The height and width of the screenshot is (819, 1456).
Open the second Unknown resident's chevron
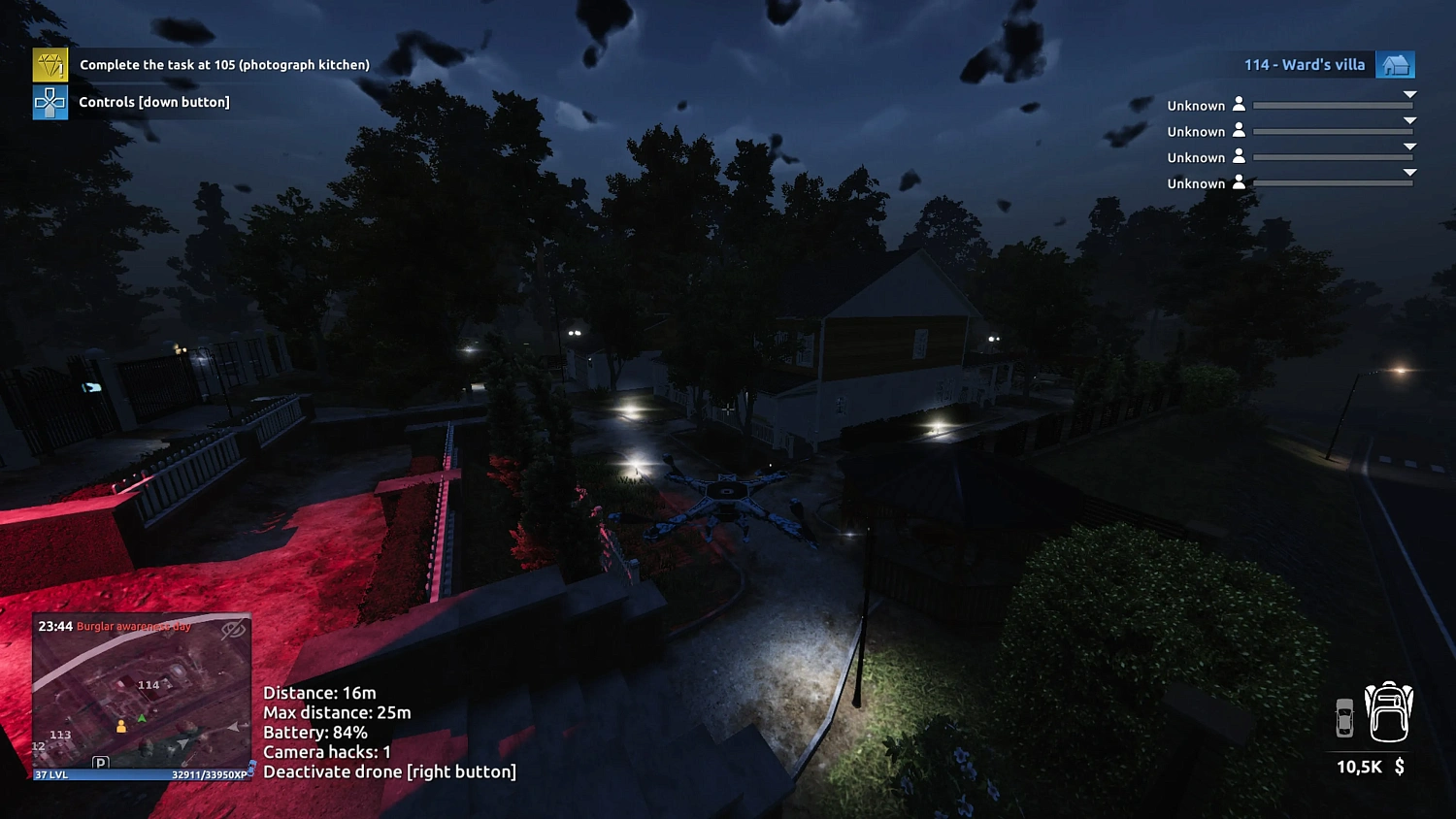point(1409,120)
